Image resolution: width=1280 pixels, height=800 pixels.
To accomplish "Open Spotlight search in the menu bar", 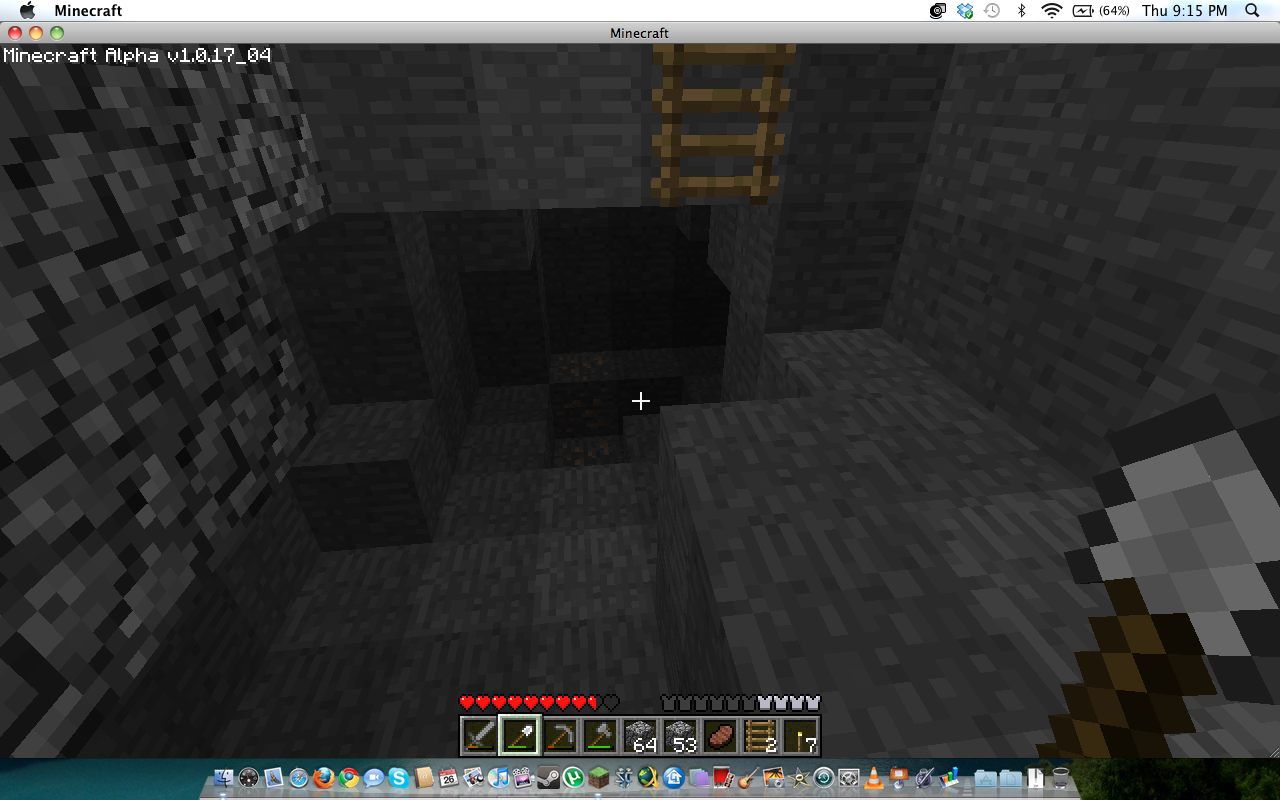I will click(1252, 11).
